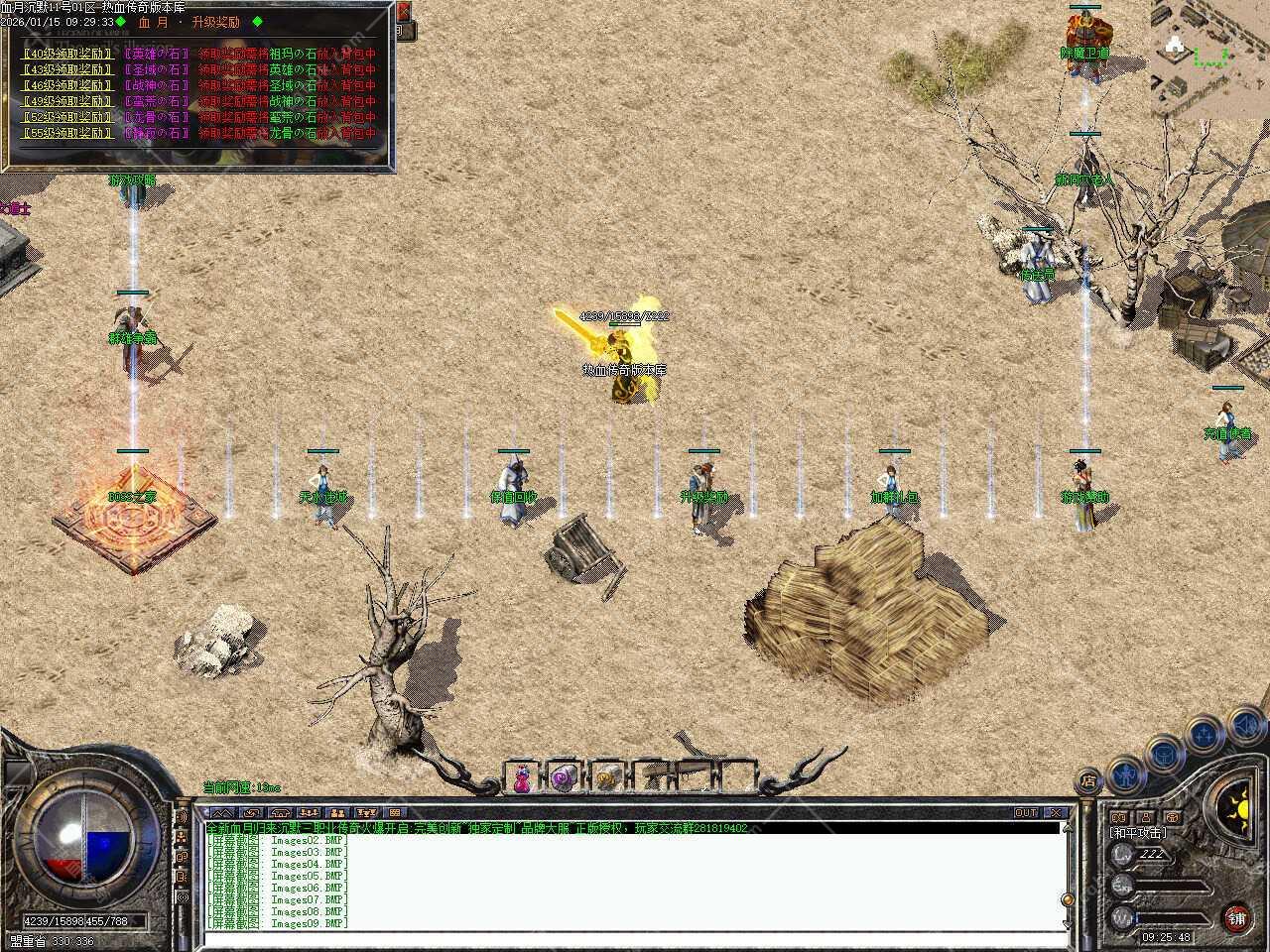Select the 46级领取奖励 link
The image size is (1270, 952).
67,86
